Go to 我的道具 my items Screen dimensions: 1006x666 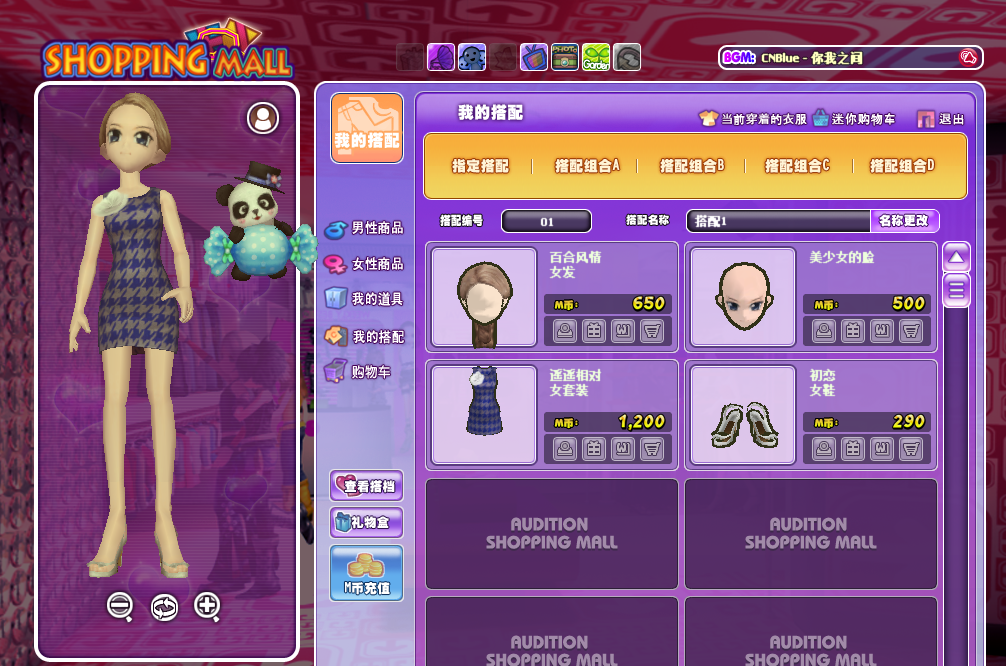click(365, 299)
